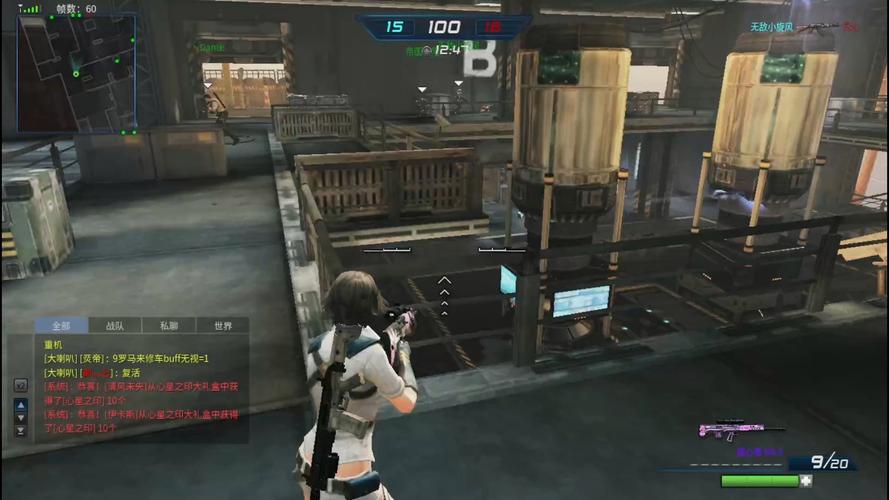Select the pink sniper rifle weapon icon
Image resolution: width=889 pixels, height=500 pixels.
(730, 430)
